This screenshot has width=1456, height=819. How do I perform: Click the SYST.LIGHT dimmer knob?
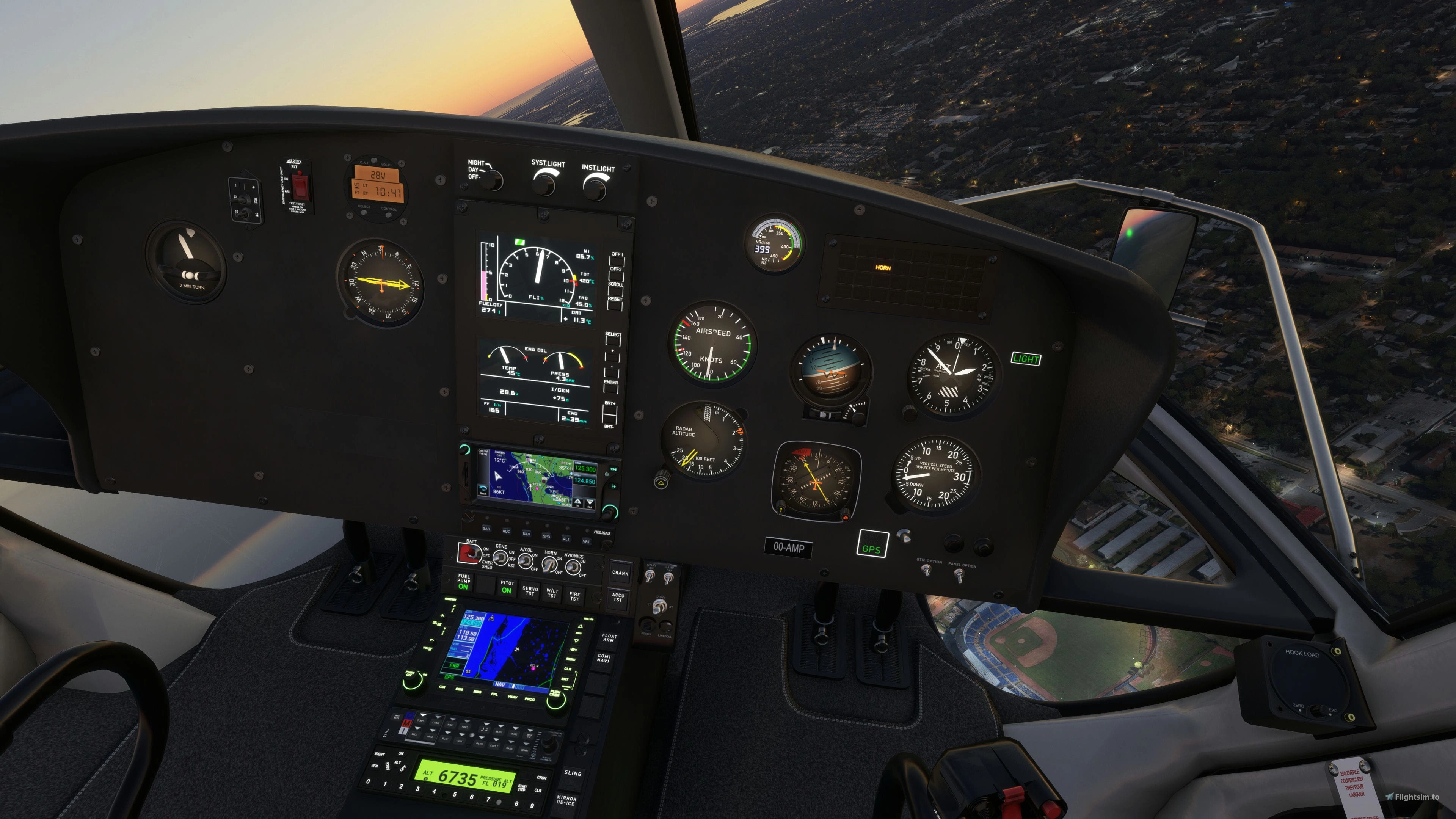tap(544, 184)
